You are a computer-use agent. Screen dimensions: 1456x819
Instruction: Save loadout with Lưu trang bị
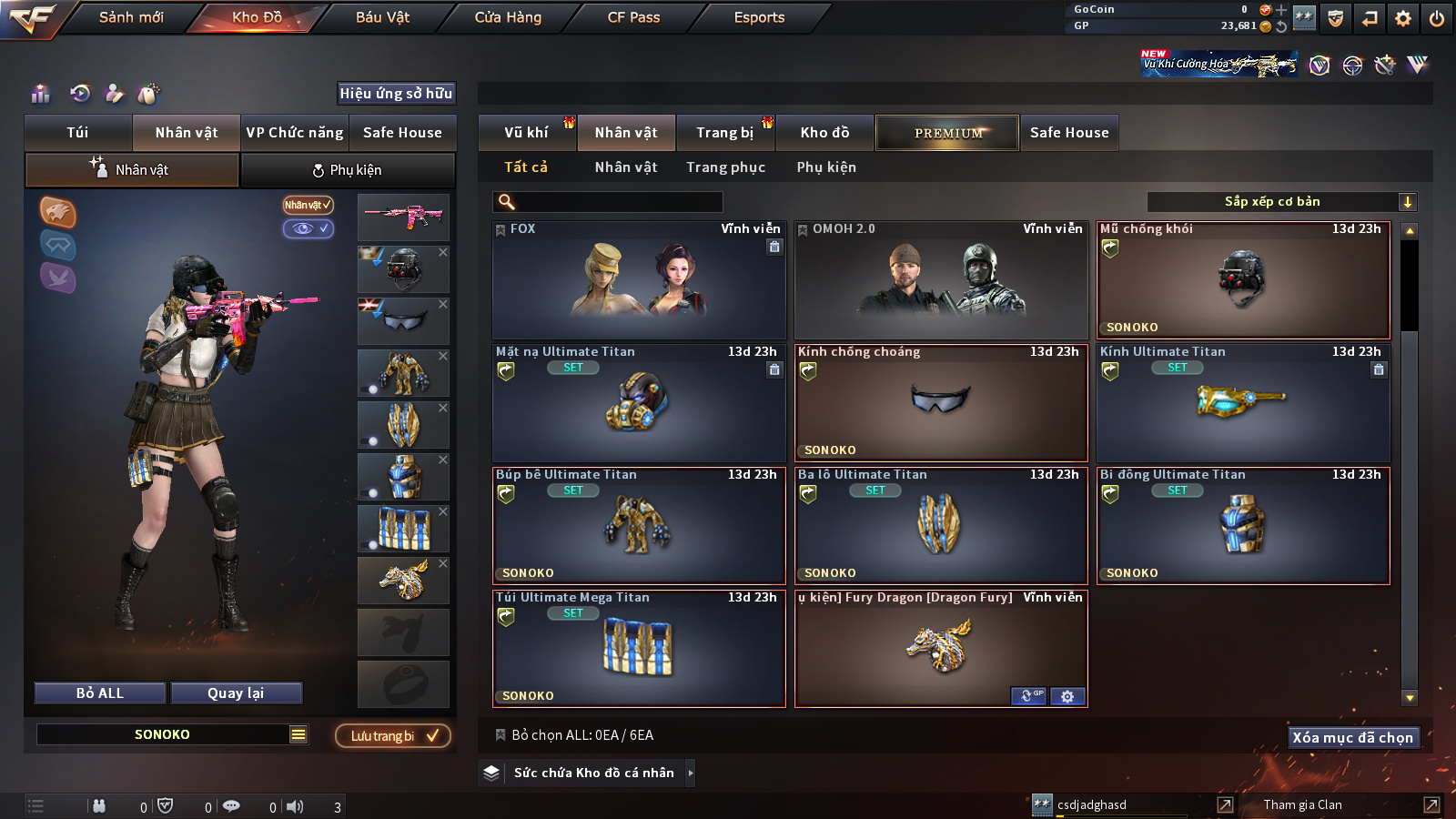pos(393,736)
